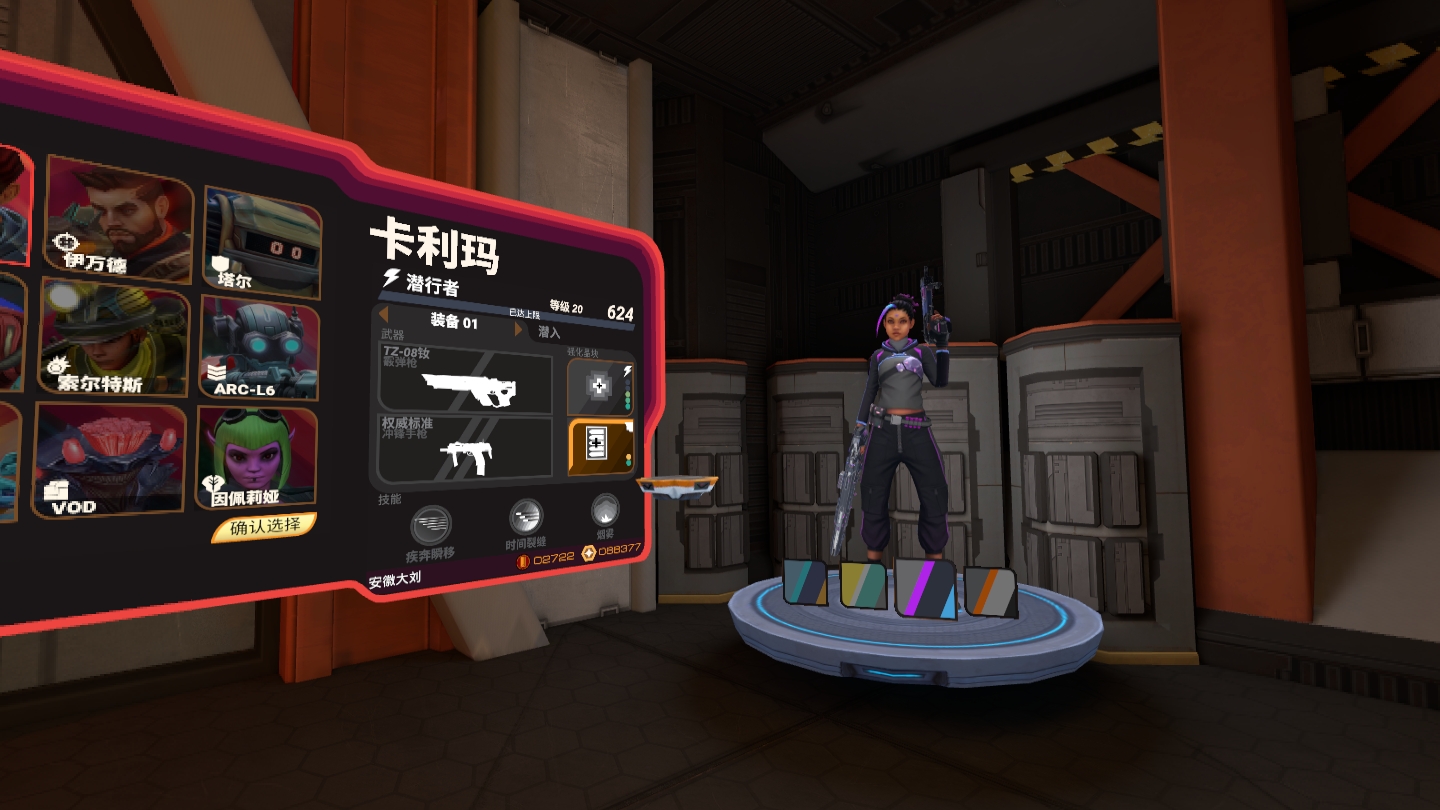Select the TZ-08钕 shotgun weapon slot
This screenshot has height=810, width=1440.
point(466,379)
